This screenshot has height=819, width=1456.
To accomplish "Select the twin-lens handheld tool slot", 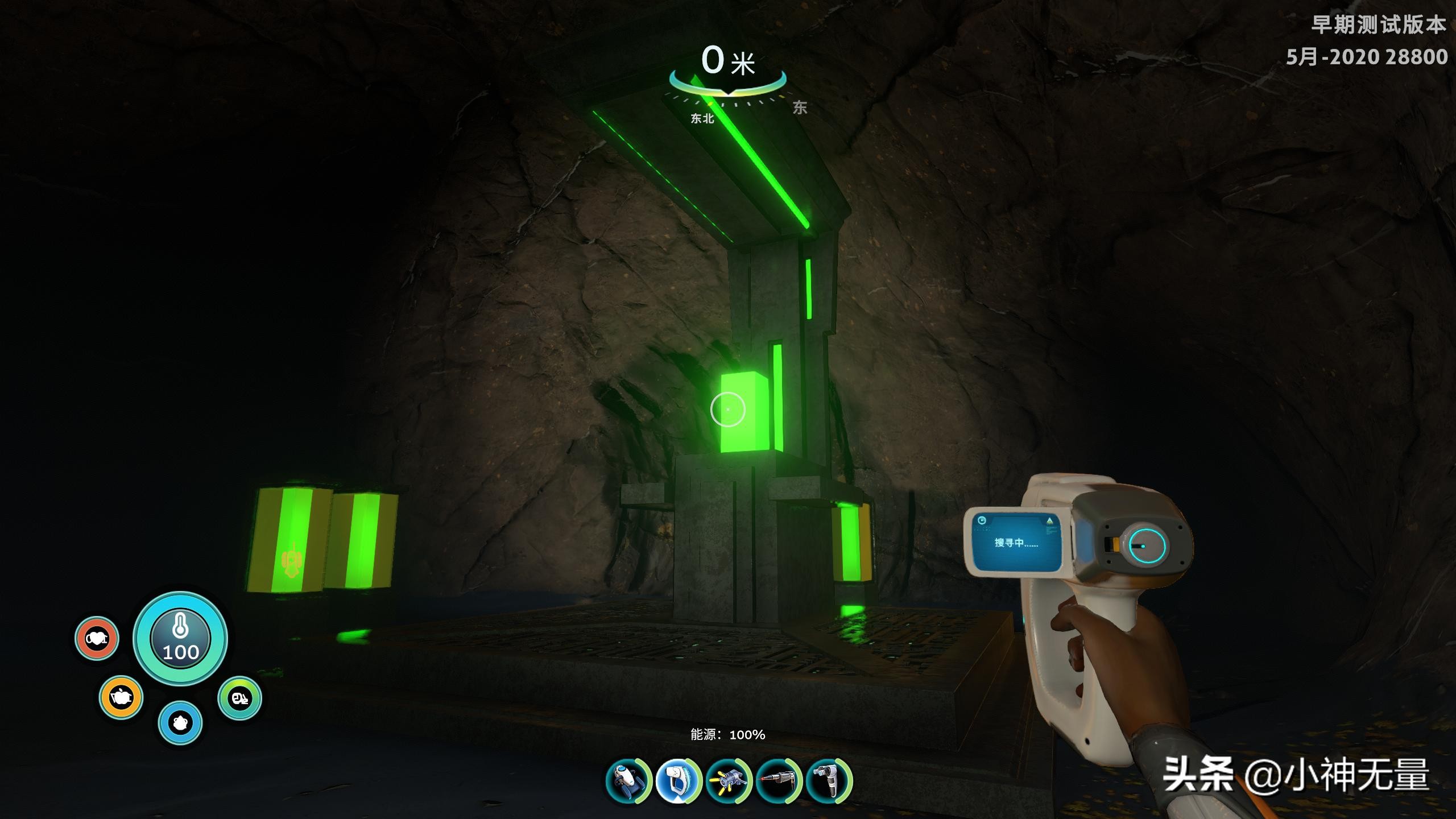I will [829, 781].
